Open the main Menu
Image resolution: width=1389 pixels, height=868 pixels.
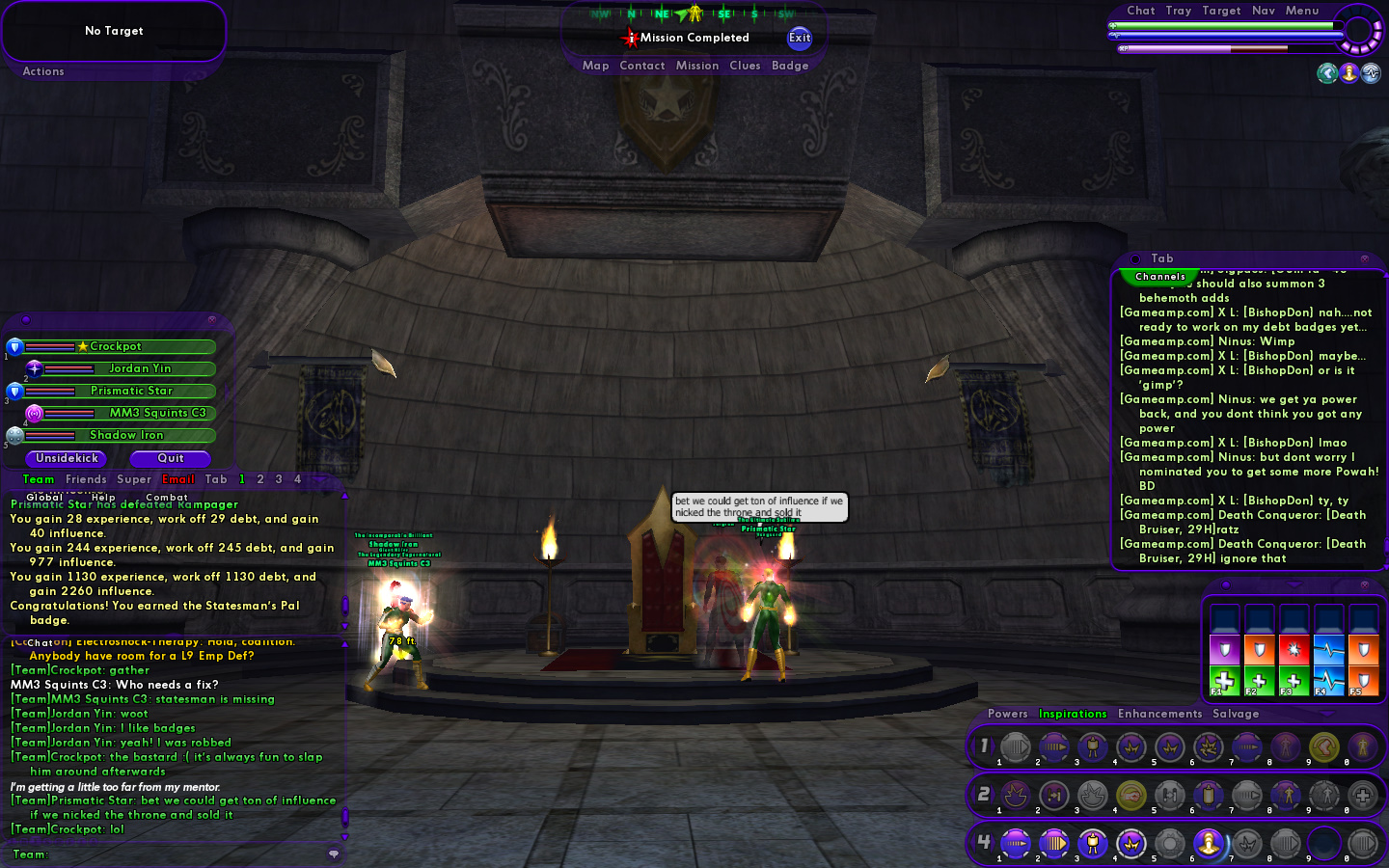tap(1302, 11)
